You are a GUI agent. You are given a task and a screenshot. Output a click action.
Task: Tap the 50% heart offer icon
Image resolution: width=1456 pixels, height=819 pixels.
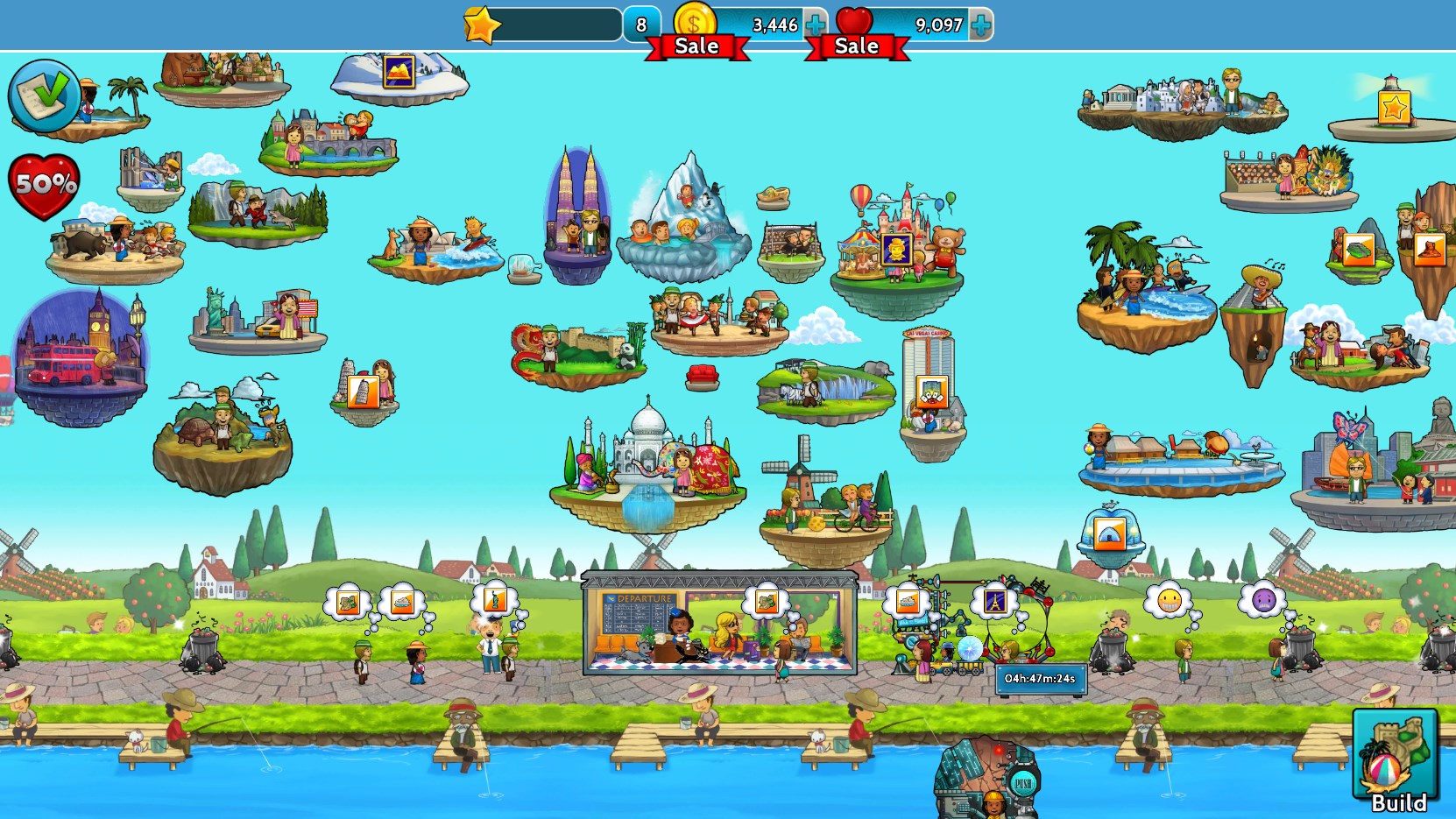(x=44, y=185)
